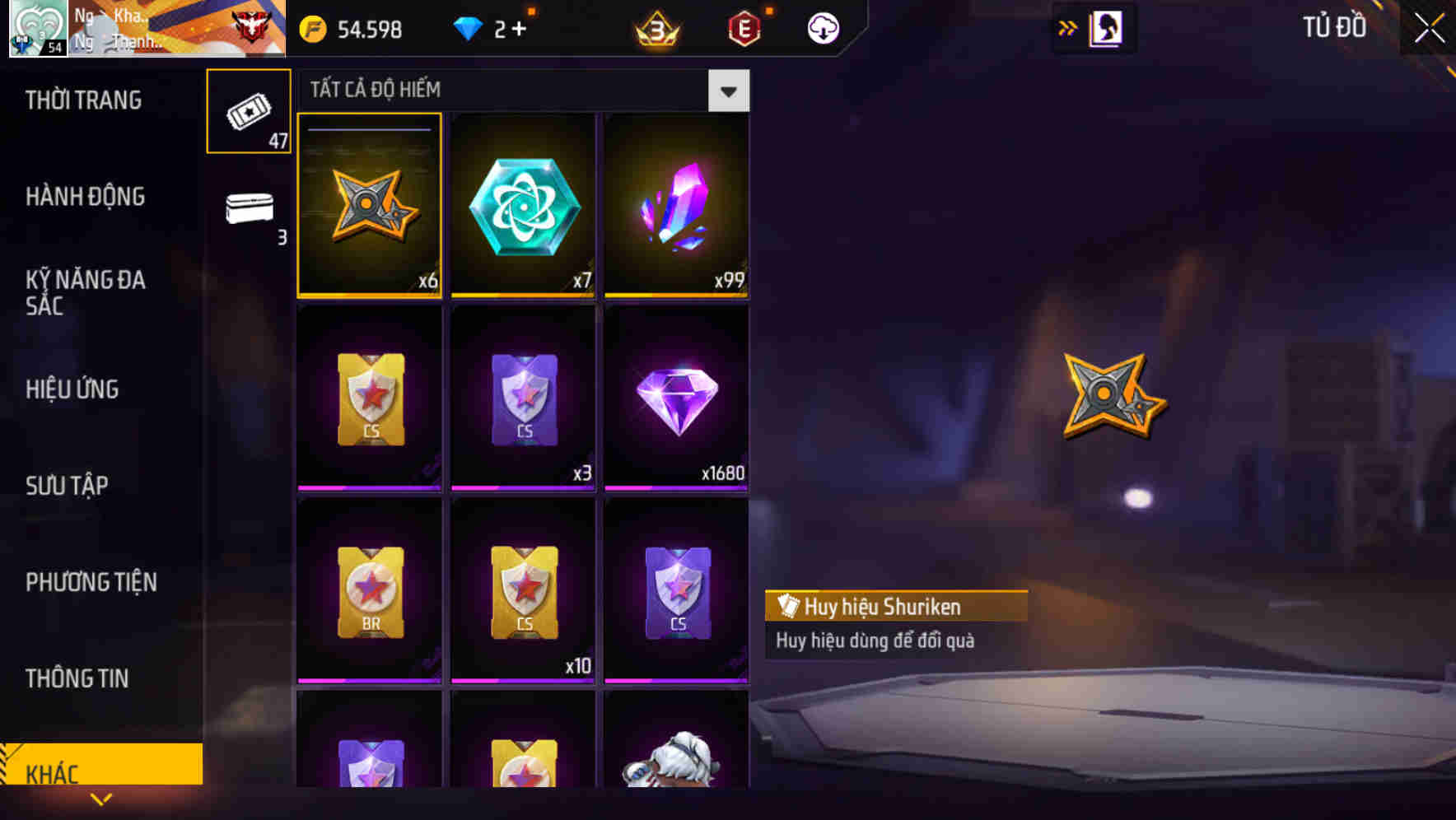Select the purple crystal shard x99 item
Image resolution: width=1456 pixels, height=820 pixels.
pos(675,204)
